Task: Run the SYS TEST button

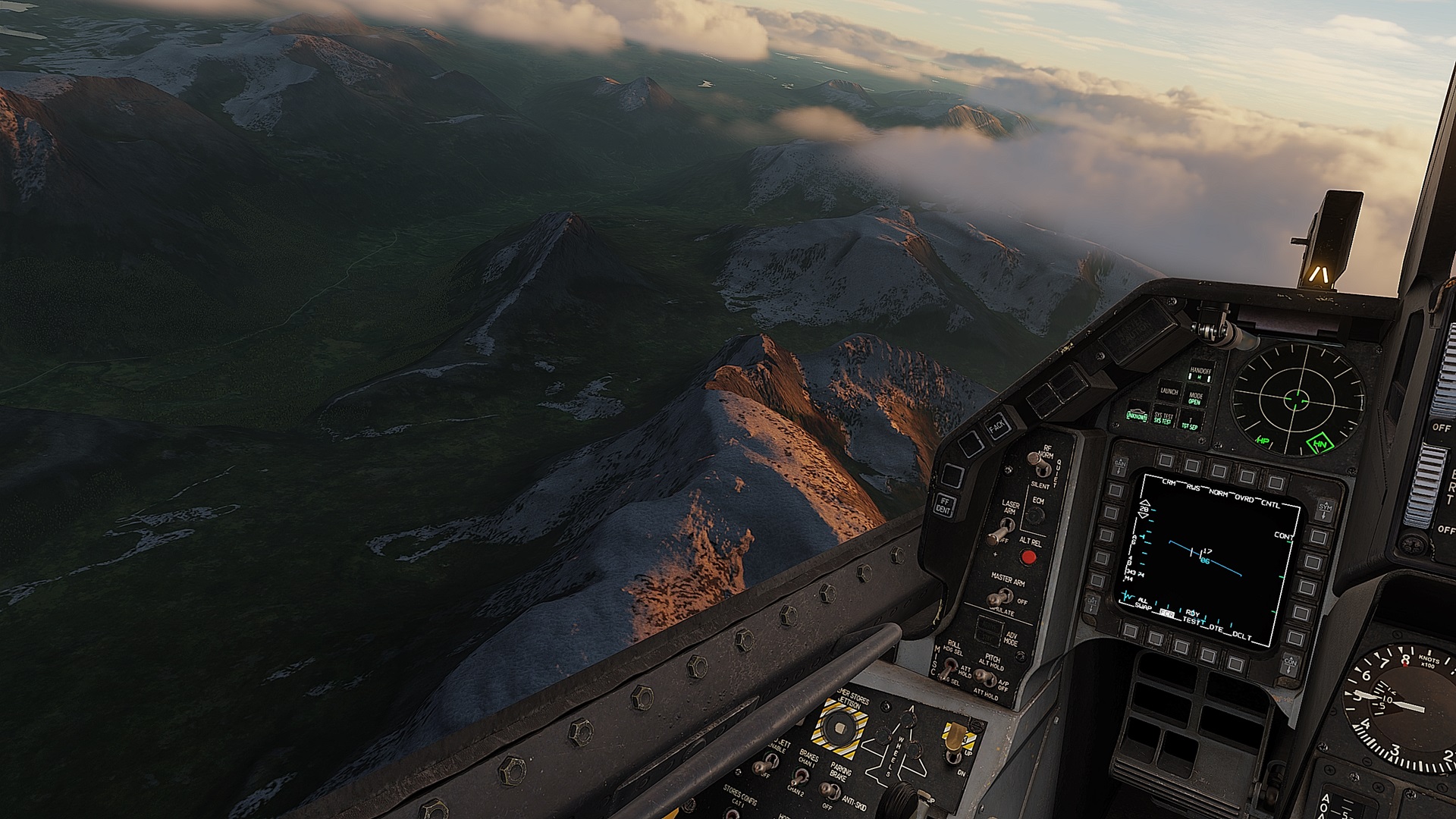Action: 1163,418
